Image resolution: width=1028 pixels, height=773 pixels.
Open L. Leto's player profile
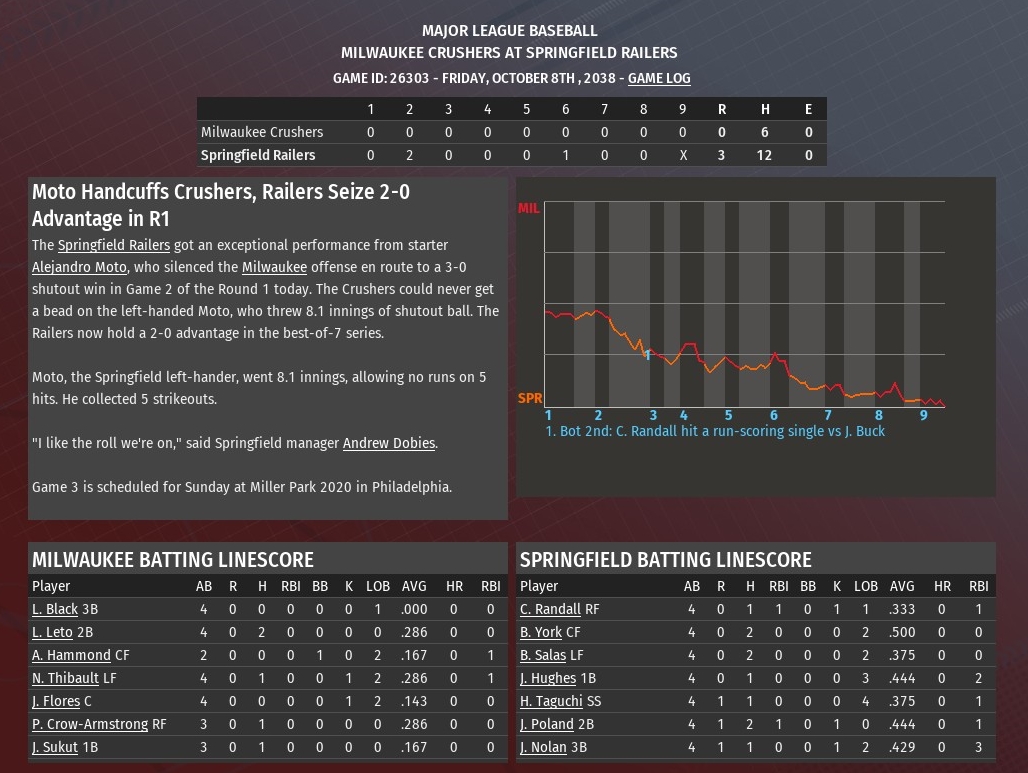52,632
